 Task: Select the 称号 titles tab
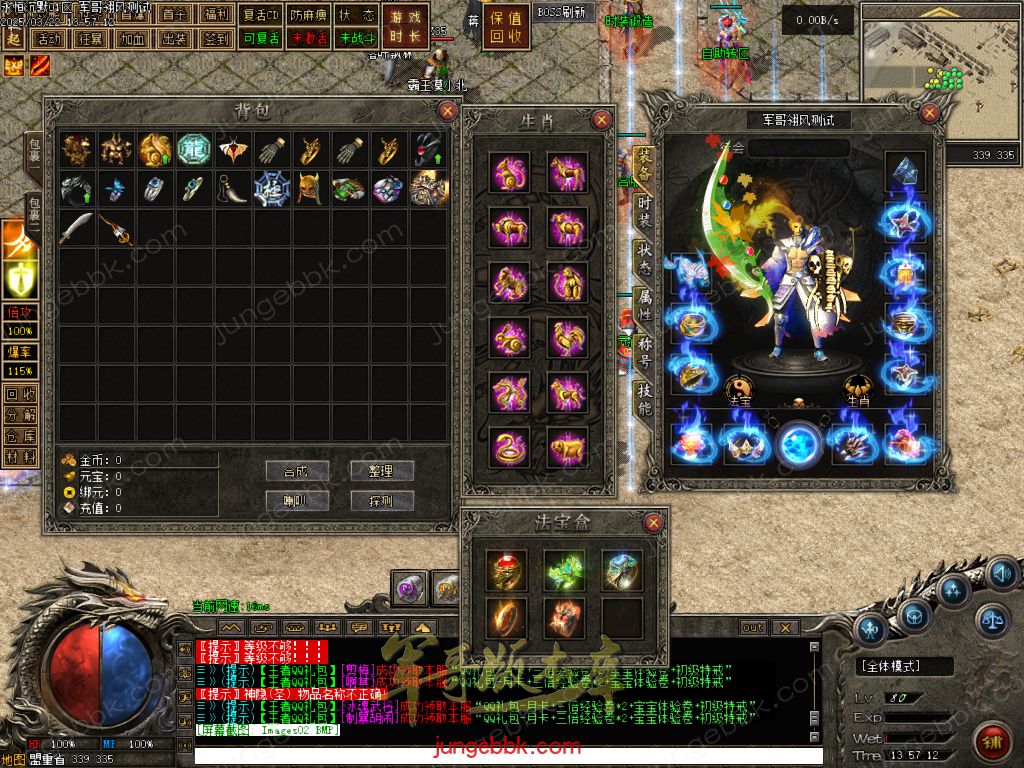(x=646, y=352)
